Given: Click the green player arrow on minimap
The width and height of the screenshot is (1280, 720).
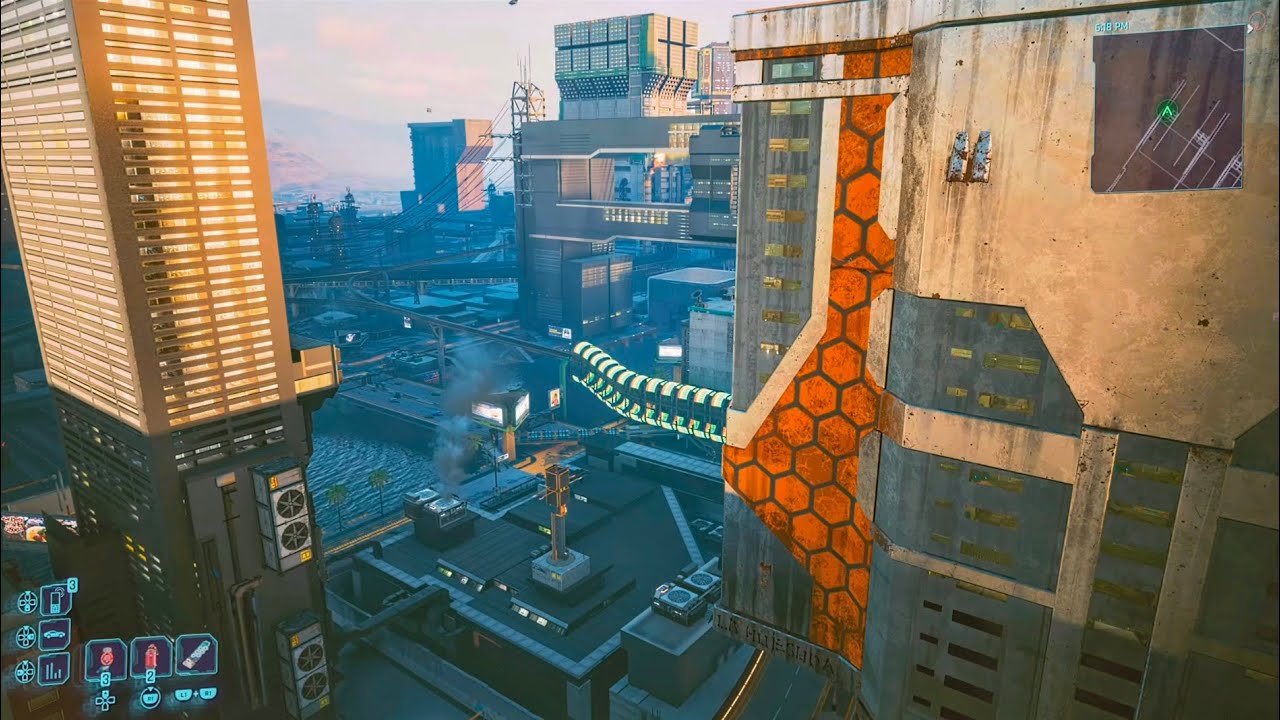Looking at the screenshot, I should coord(1166,108).
